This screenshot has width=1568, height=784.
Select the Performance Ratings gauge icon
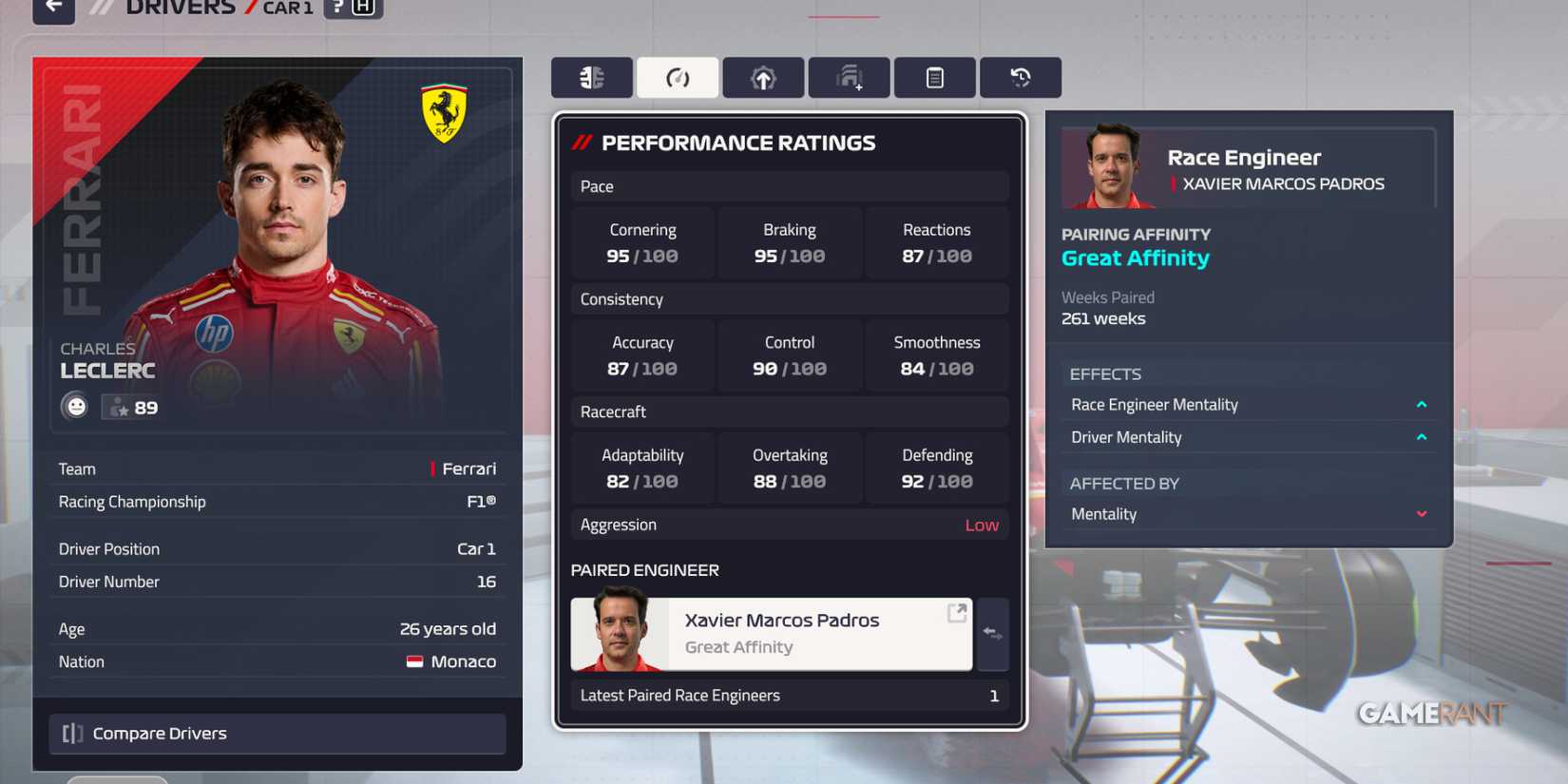pyautogui.click(x=678, y=77)
